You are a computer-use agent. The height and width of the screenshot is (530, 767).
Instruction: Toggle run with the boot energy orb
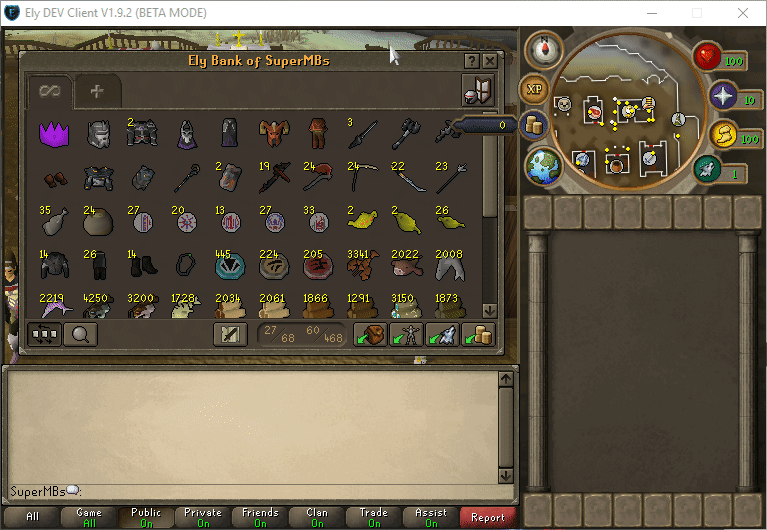[x=707, y=170]
